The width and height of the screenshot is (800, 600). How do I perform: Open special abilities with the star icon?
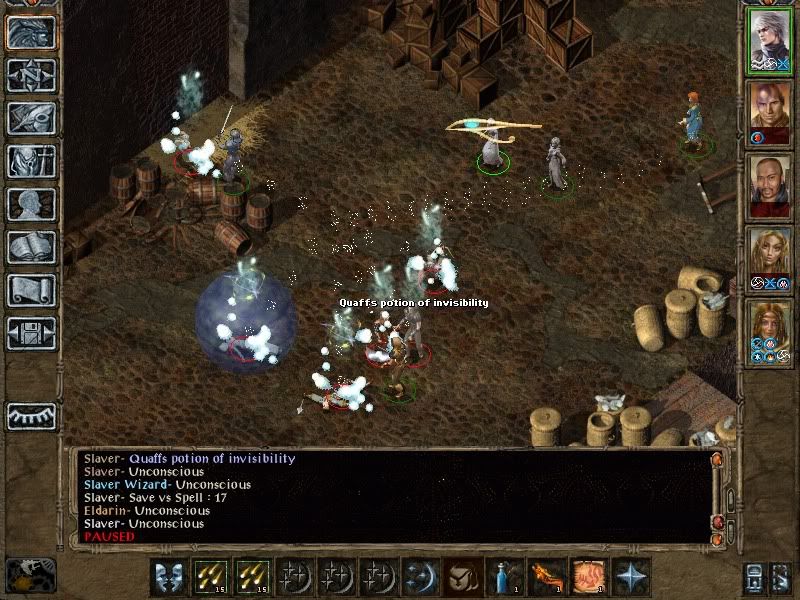tap(630, 577)
